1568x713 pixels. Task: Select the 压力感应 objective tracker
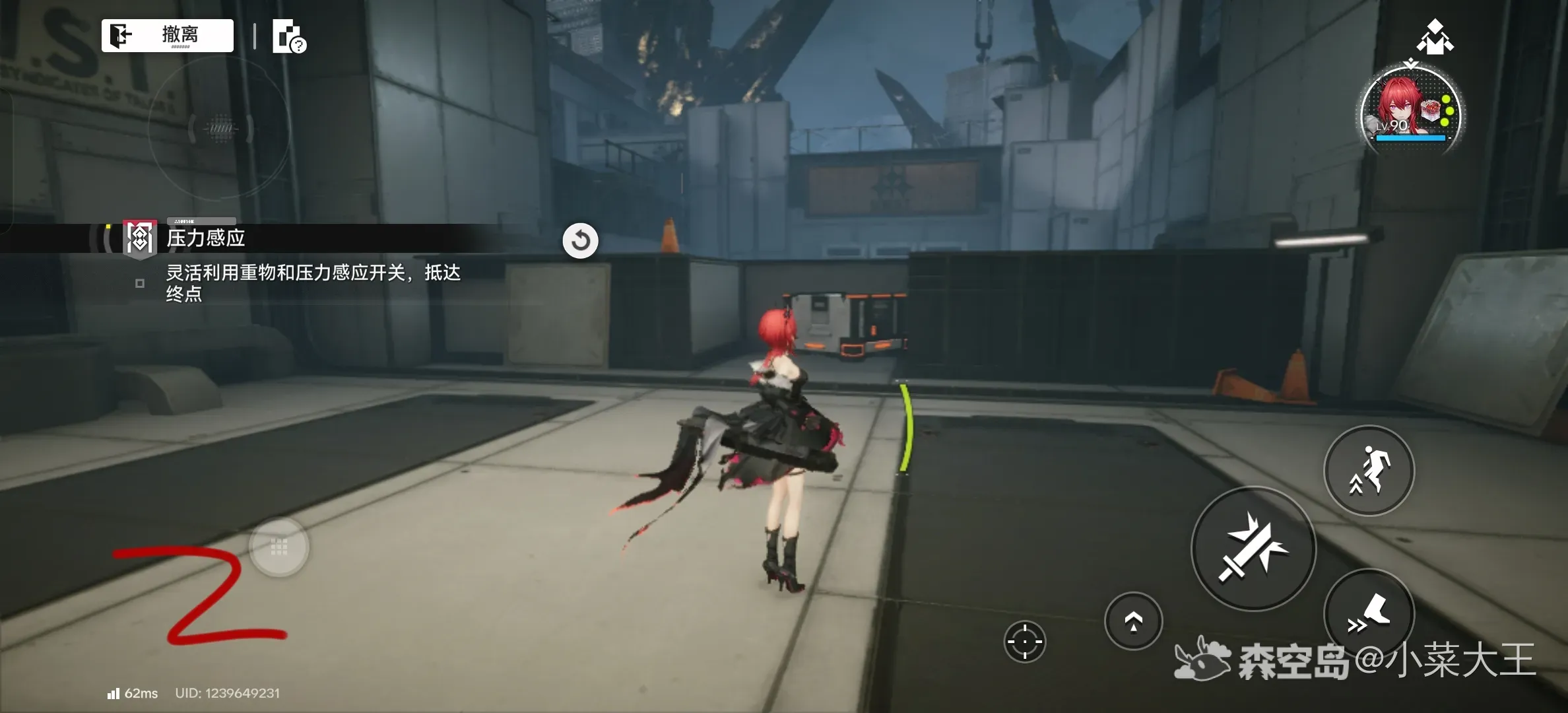point(205,238)
